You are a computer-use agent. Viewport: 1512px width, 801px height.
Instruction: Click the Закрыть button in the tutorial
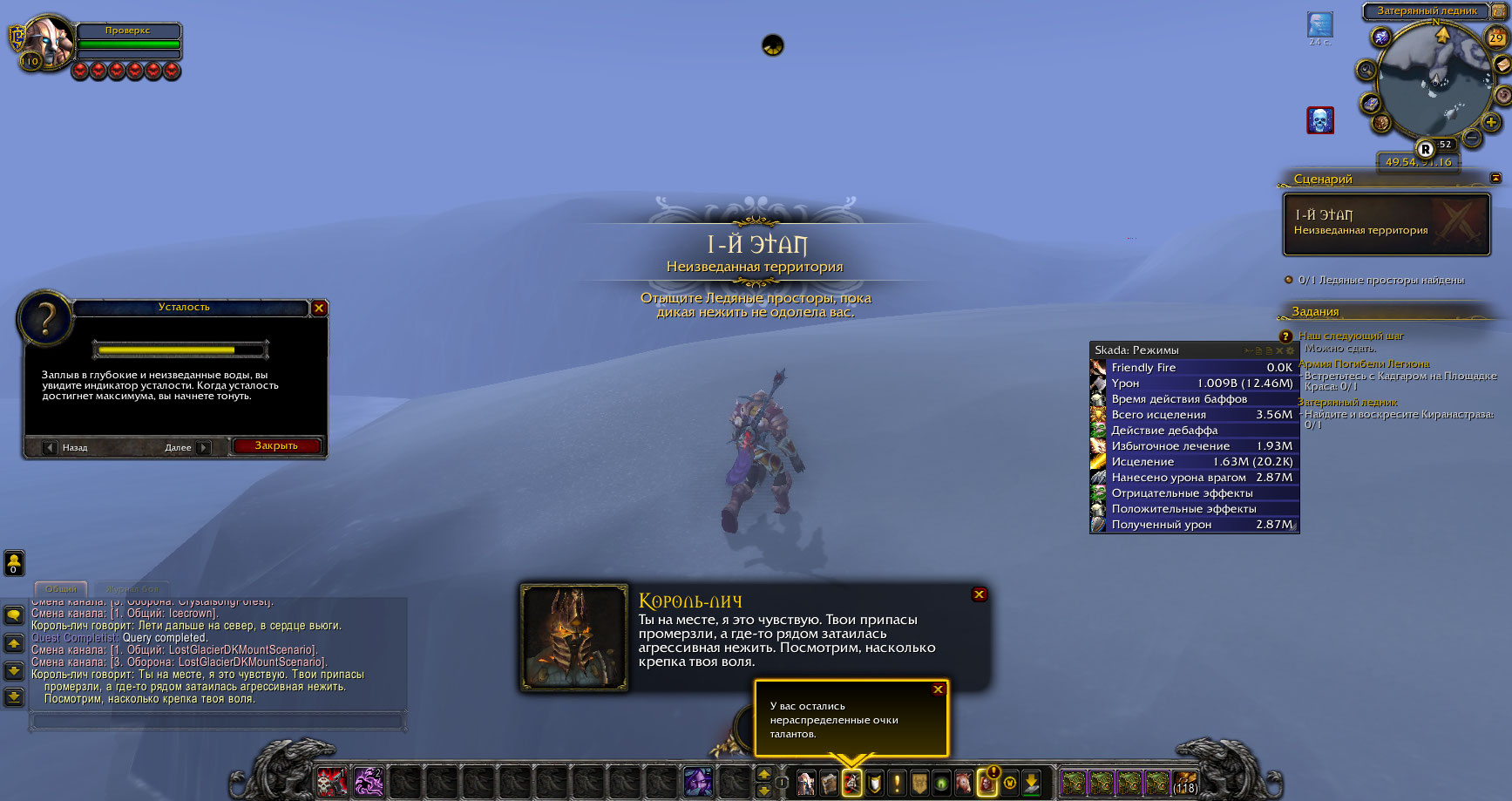tap(276, 446)
